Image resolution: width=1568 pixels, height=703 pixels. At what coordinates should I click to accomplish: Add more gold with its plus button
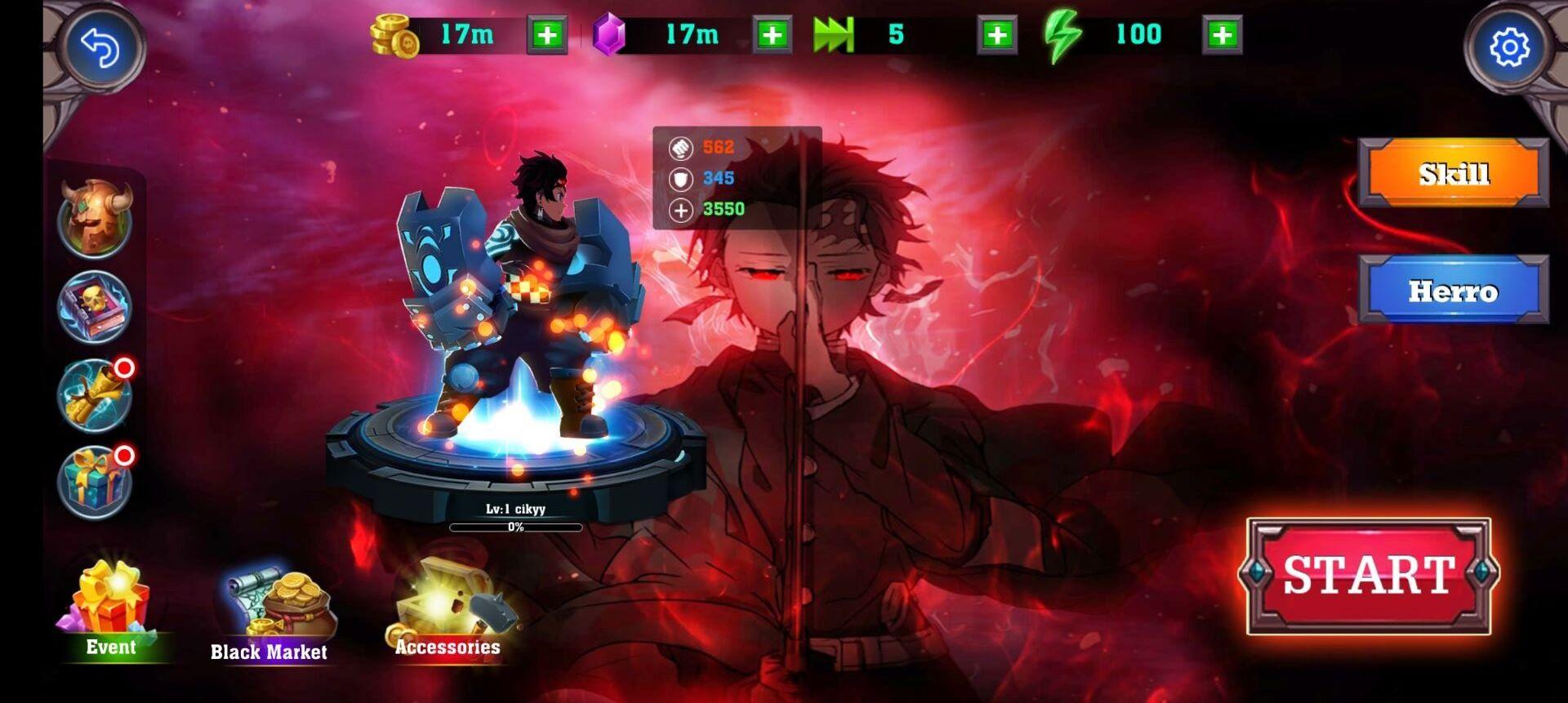pyautogui.click(x=546, y=36)
